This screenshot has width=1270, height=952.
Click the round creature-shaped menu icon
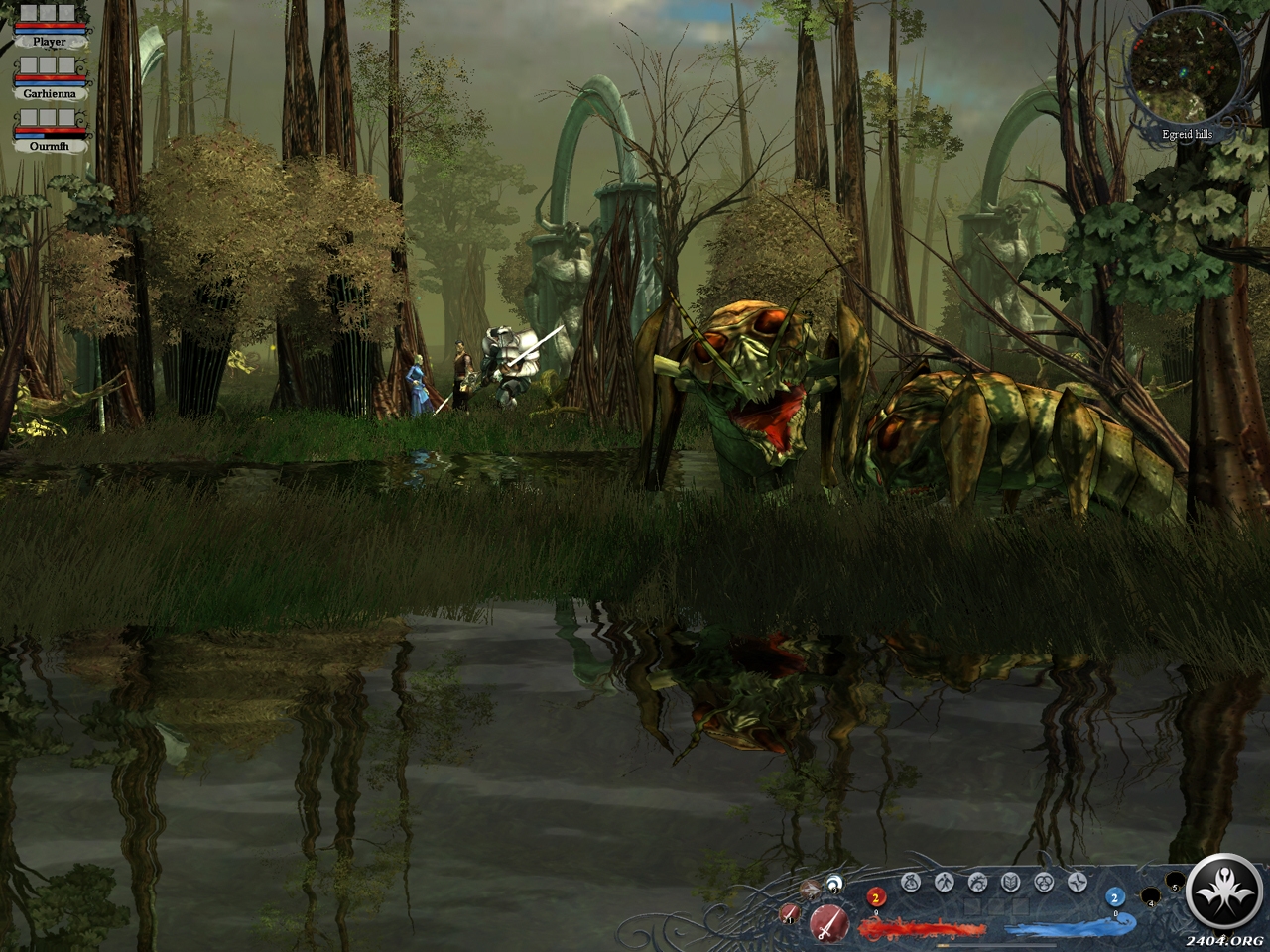(x=977, y=882)
